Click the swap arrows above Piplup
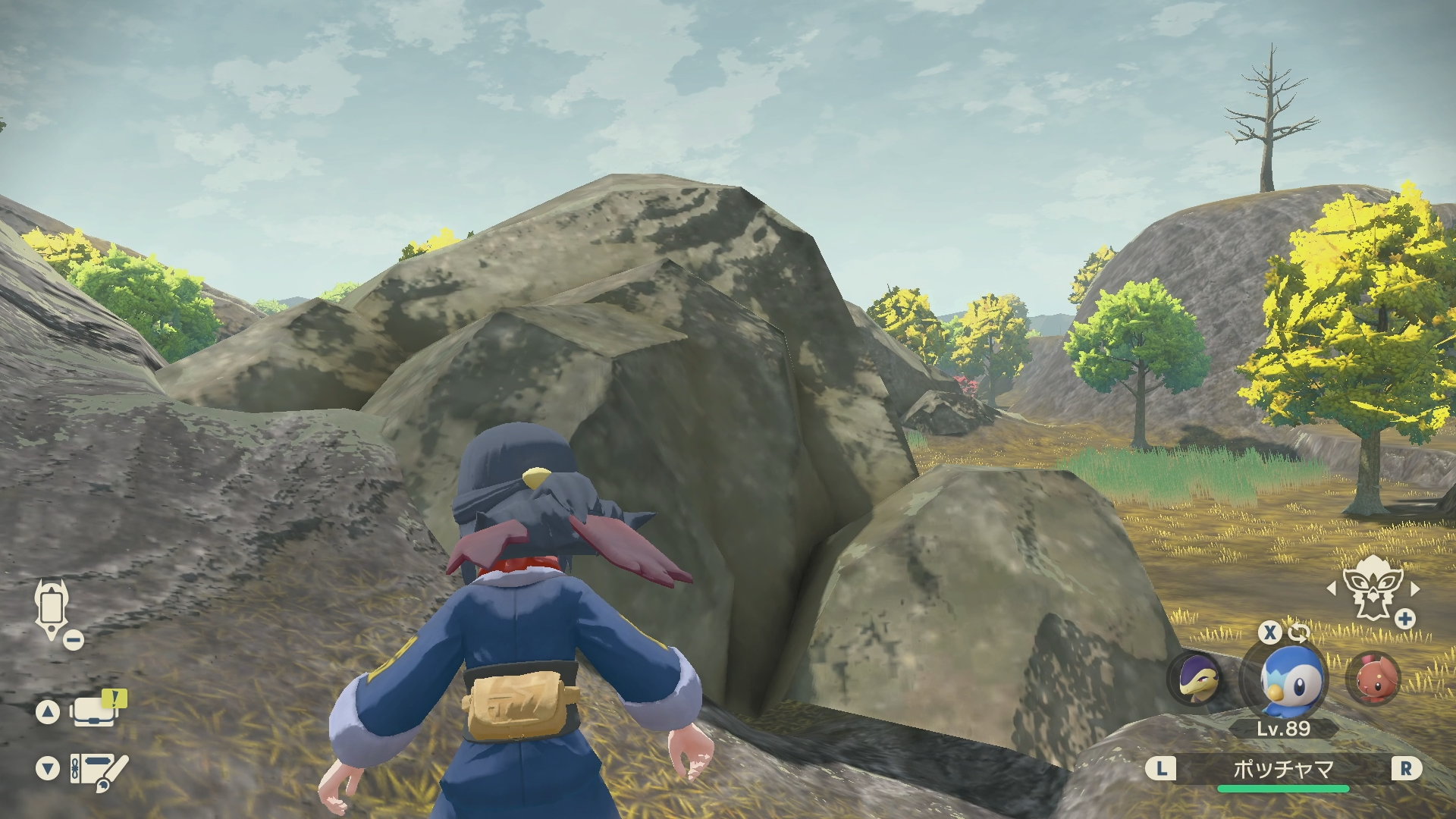Image resolution: width=1456 pixels, height=819 pixels. (x=1298, y=632)
